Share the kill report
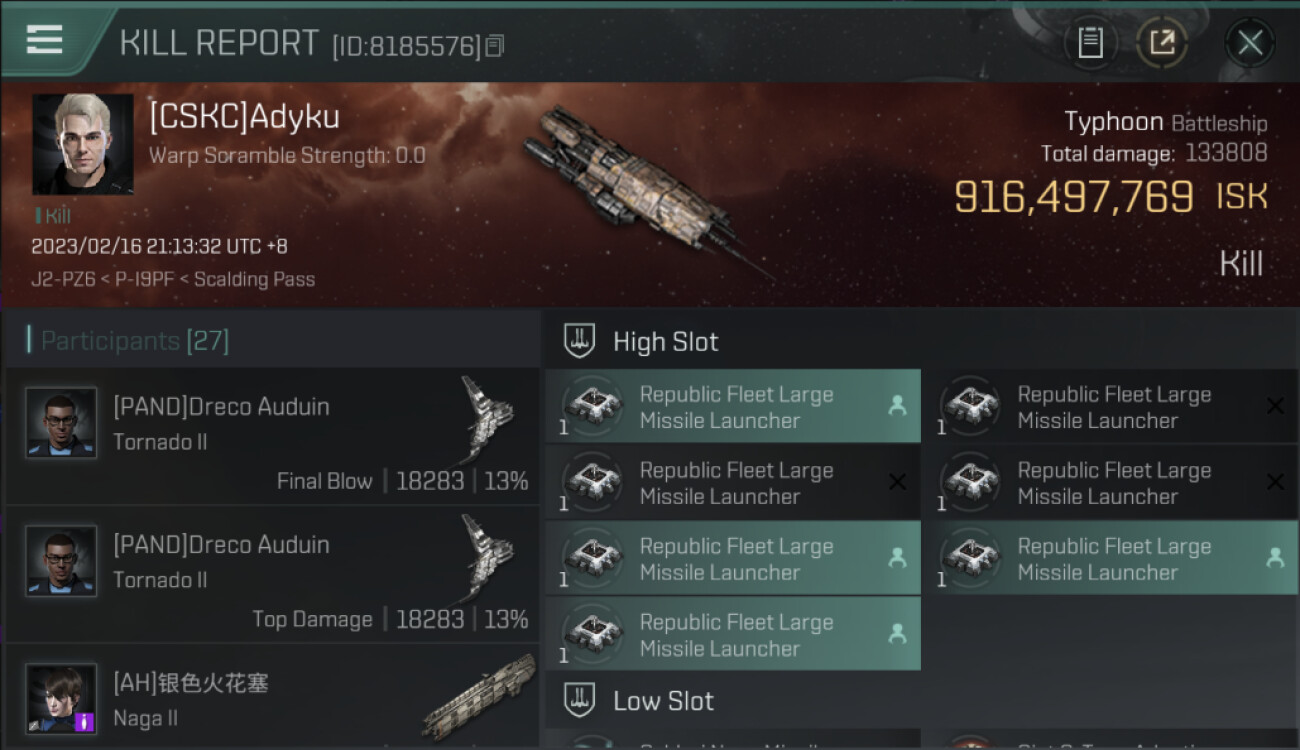This screenshot has height=750, width=1300. (x=1162, y=42)
